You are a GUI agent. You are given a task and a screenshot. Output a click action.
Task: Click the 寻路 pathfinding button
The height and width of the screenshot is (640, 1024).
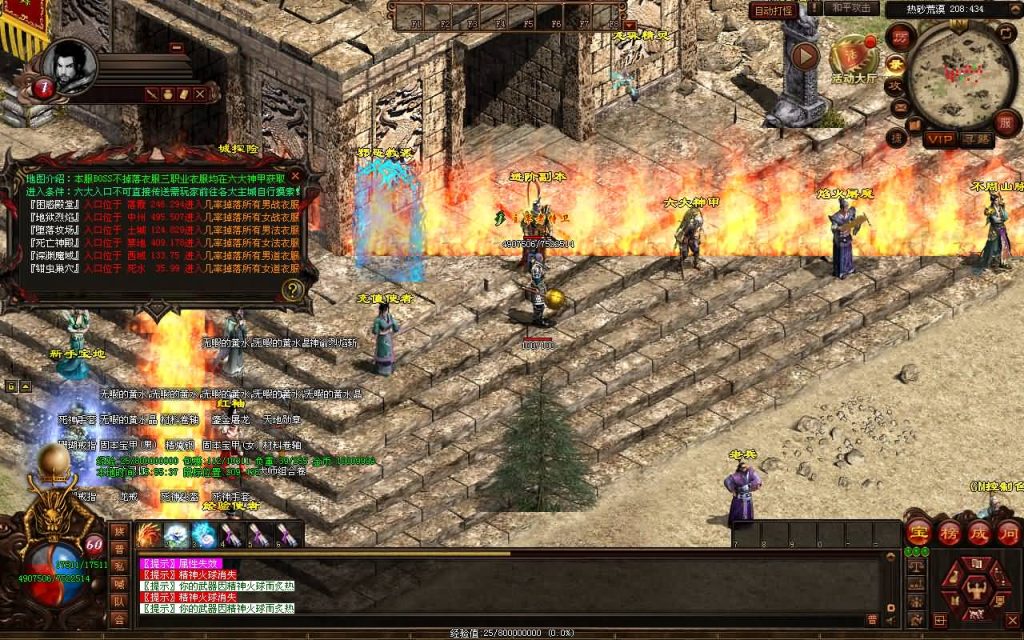(x=976, y=138)
